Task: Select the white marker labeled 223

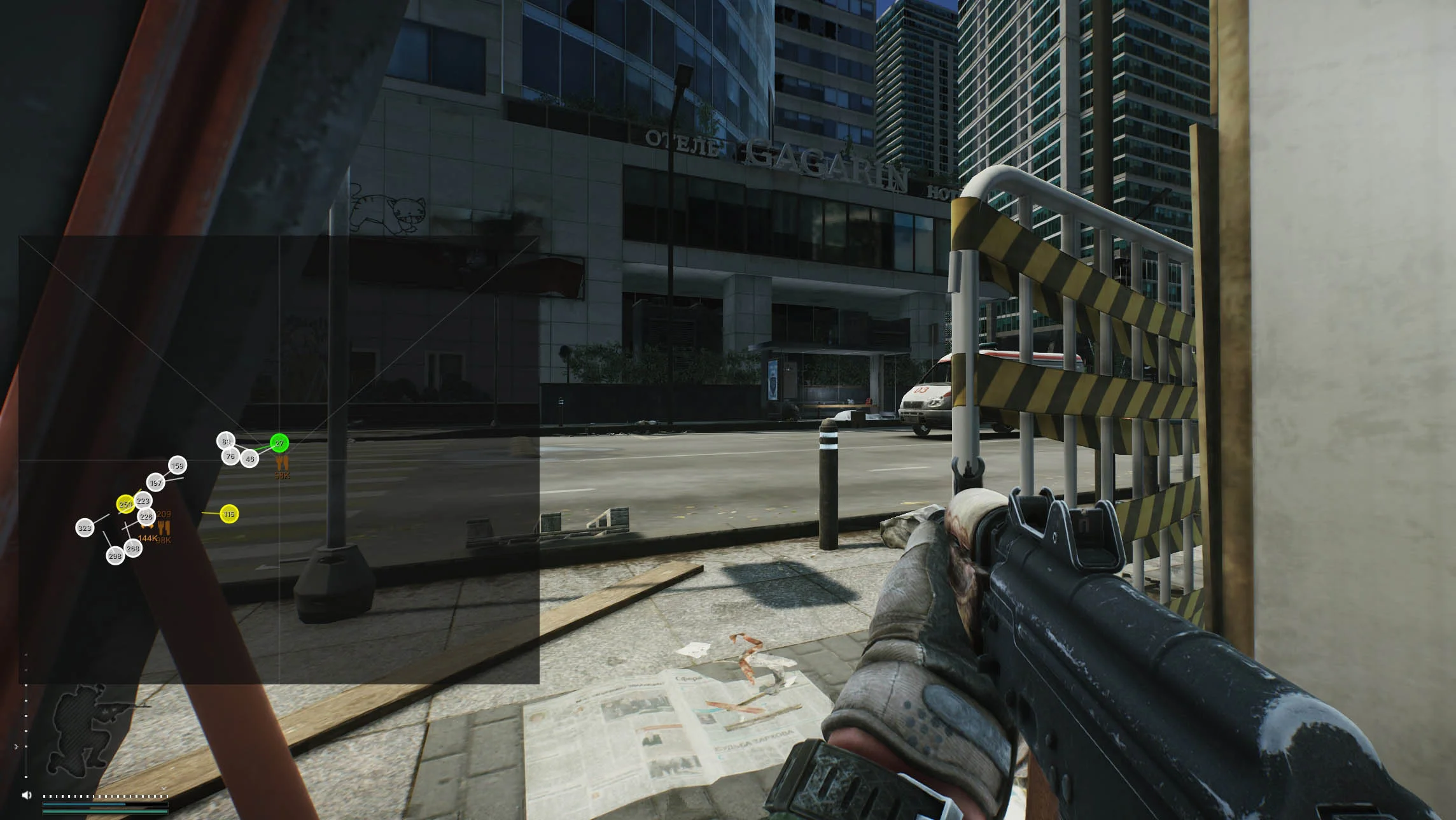Action: (143, 500)
